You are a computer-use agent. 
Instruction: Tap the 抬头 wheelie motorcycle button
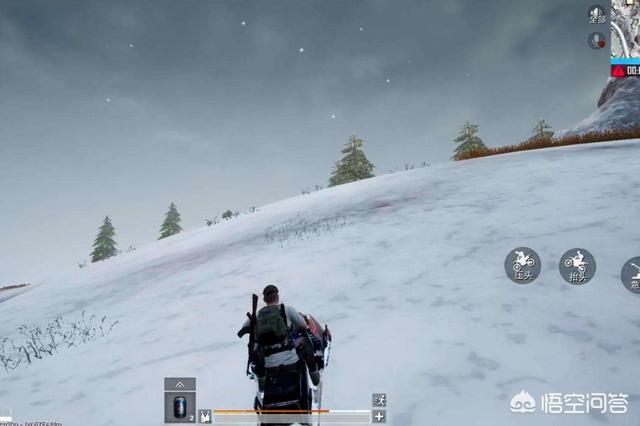coord(577,266)
